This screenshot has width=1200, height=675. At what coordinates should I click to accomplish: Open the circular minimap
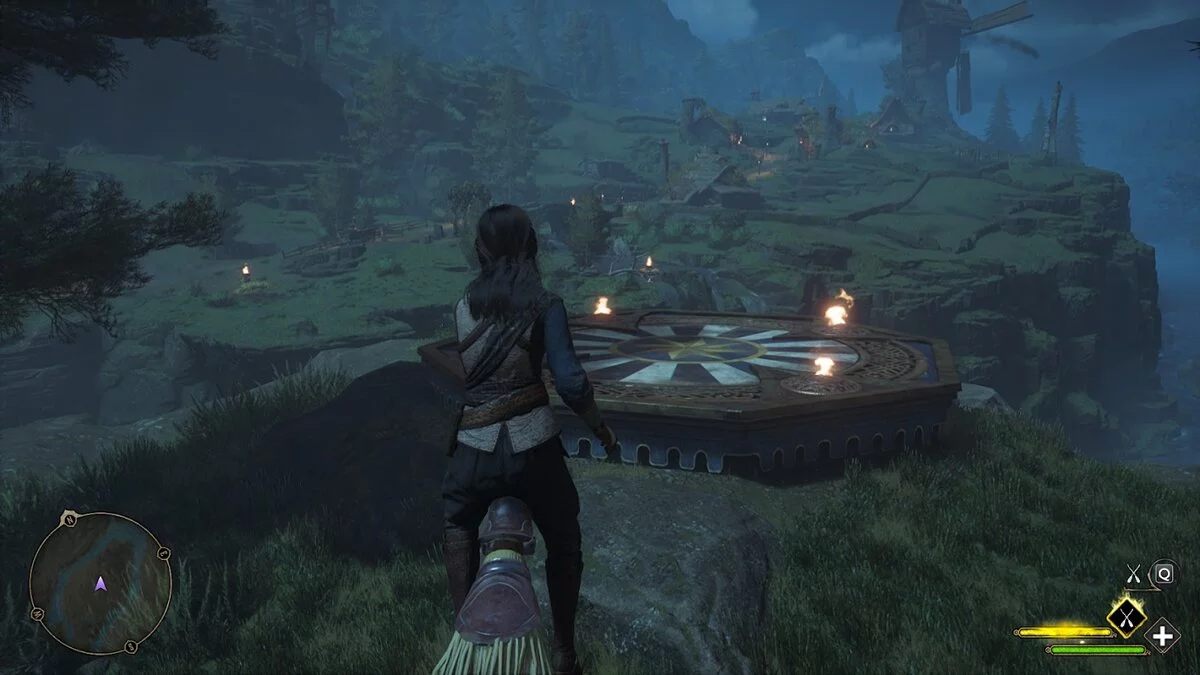tap(100, 583)
